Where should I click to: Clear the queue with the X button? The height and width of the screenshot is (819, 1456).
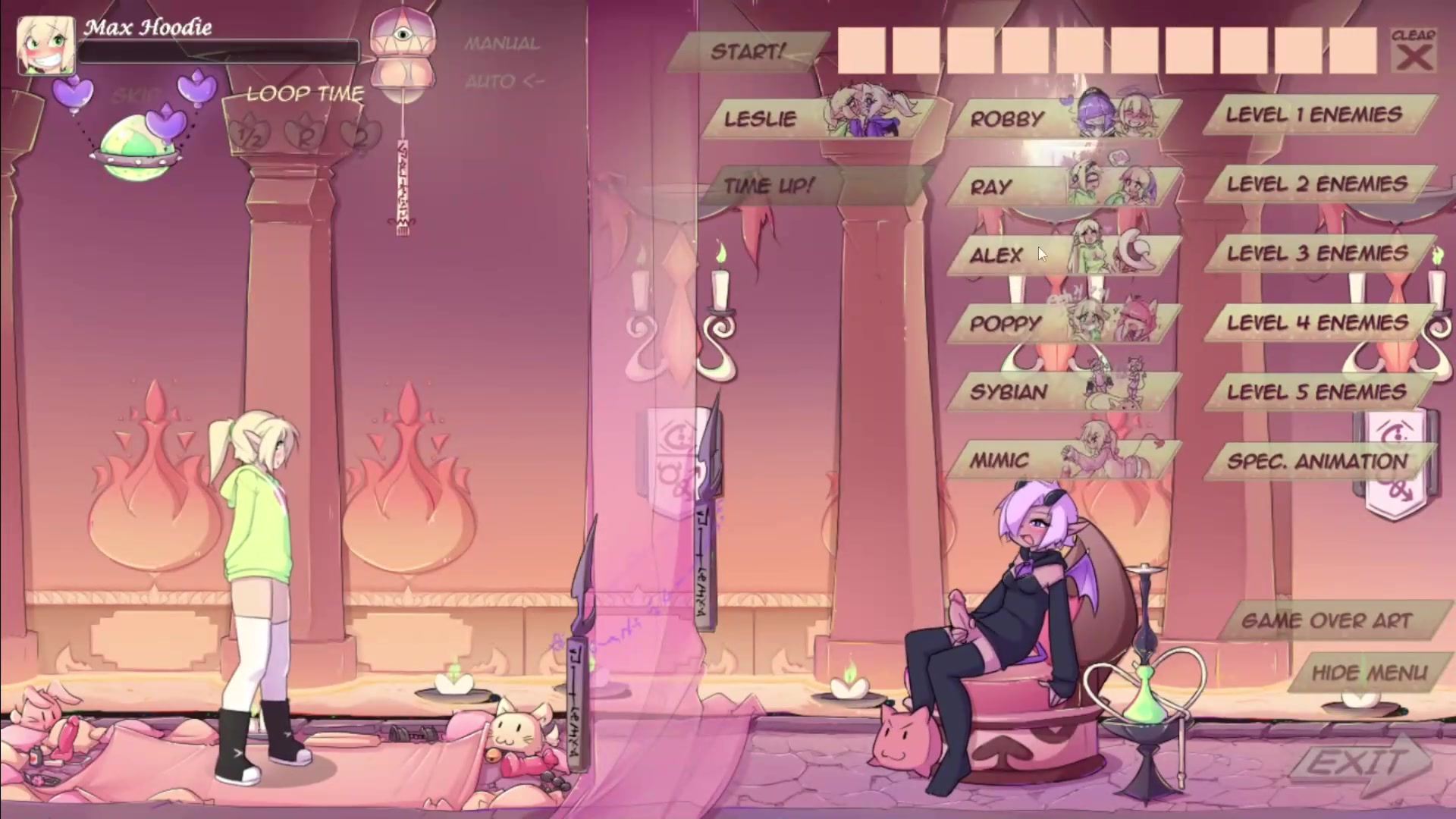pos(1414,52)
